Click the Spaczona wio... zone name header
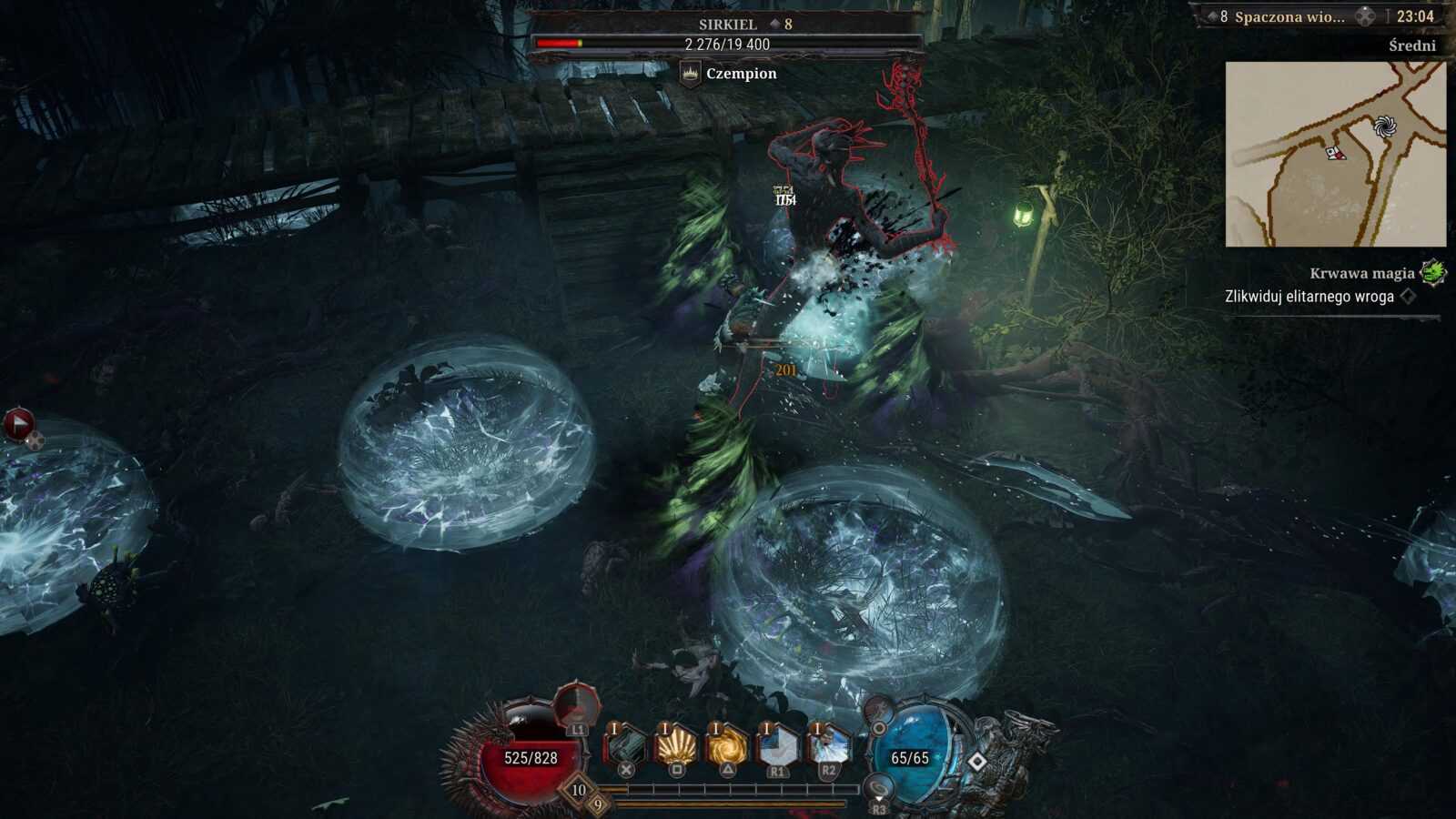Screen dimensions: 1456x819 pos(1289,16)
